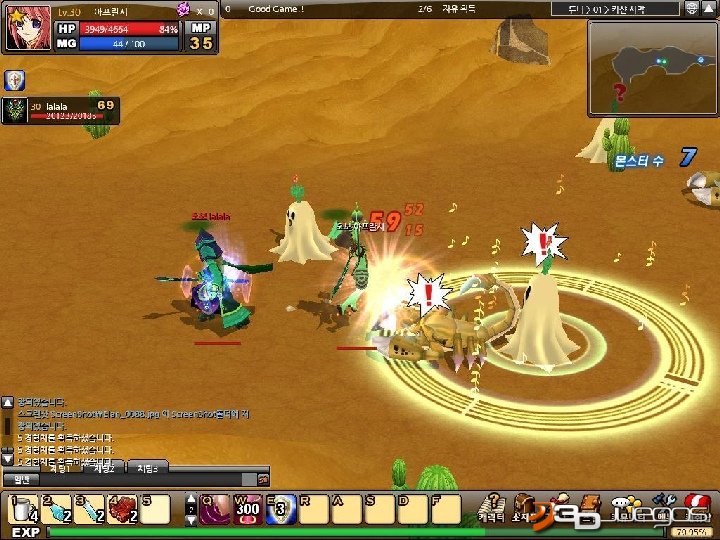Open the character menu icon
Image resolution: width=720 pixels, height=540 pixels.
click(x=491, y=506)
